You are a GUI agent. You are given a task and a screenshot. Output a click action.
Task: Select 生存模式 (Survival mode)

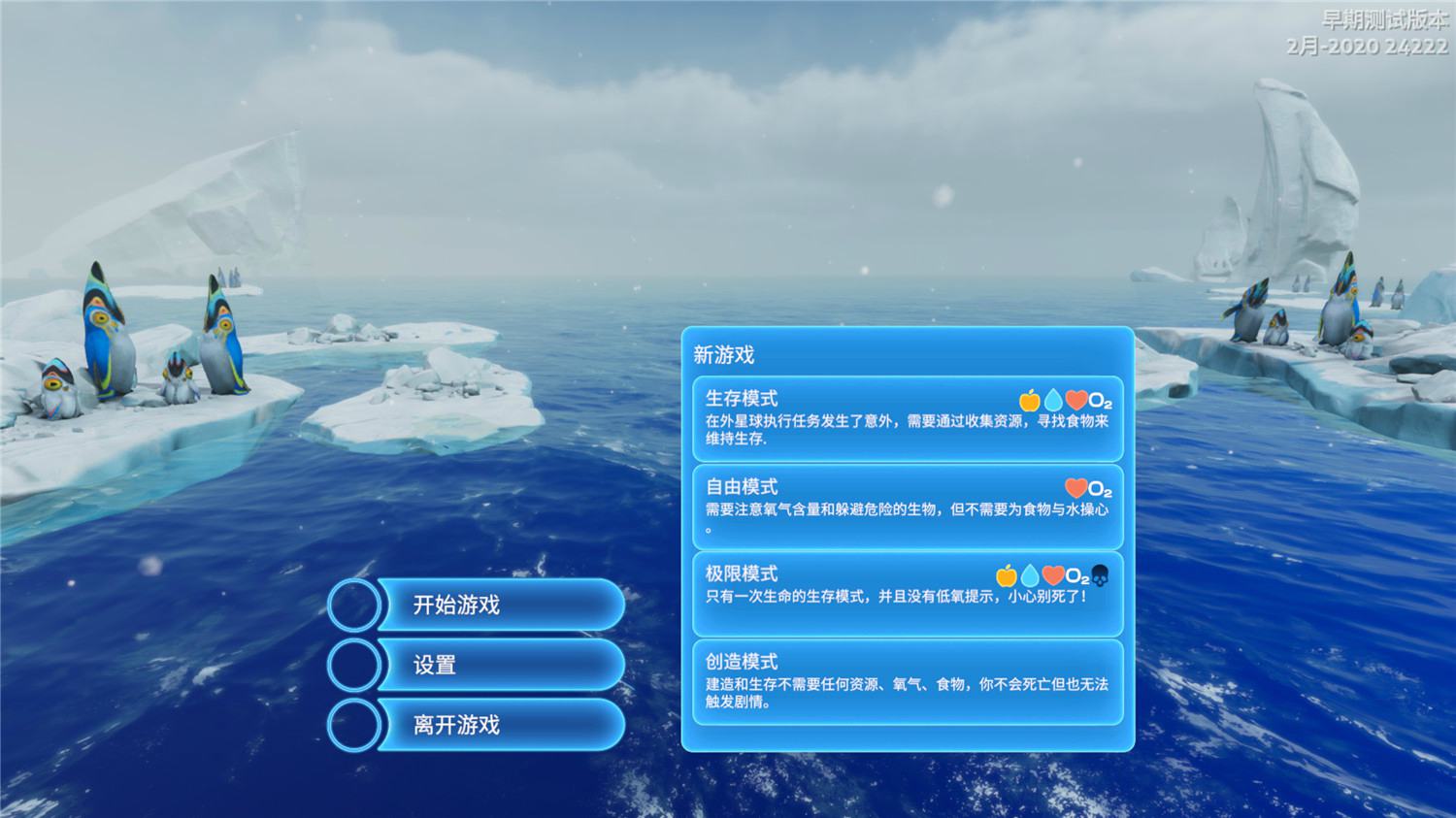(907, 418)
